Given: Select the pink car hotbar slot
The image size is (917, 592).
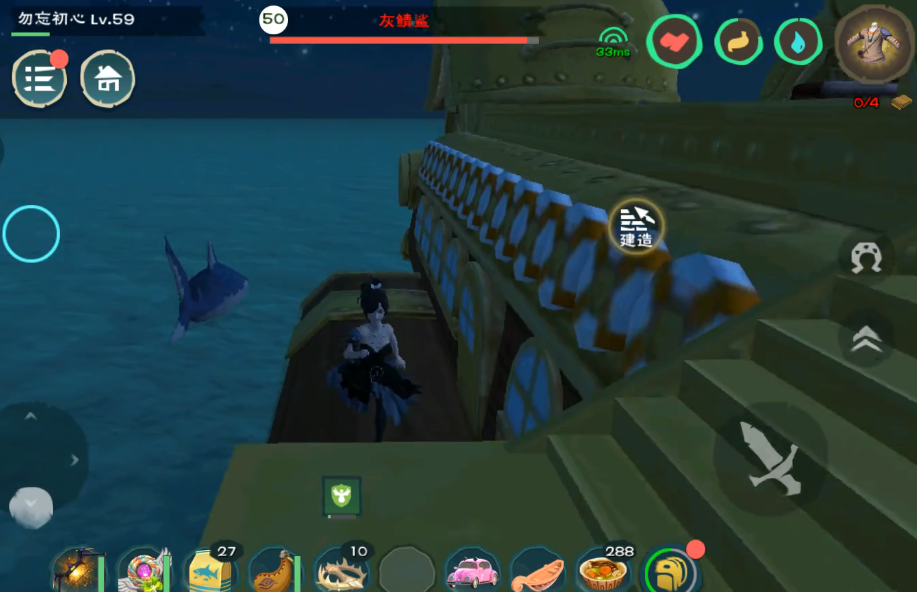Looking at the screenshot, I should pos(472,571).
